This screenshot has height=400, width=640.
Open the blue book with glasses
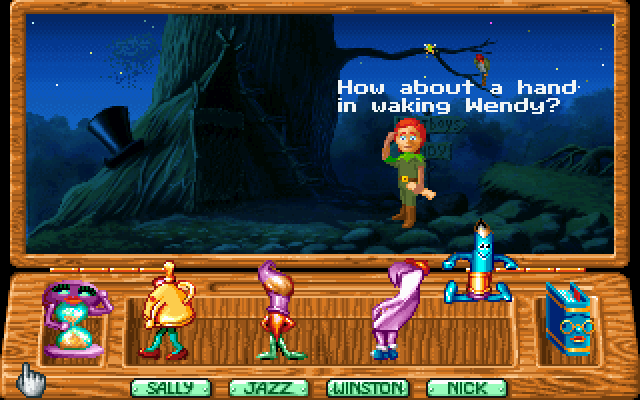pos(570,319)
